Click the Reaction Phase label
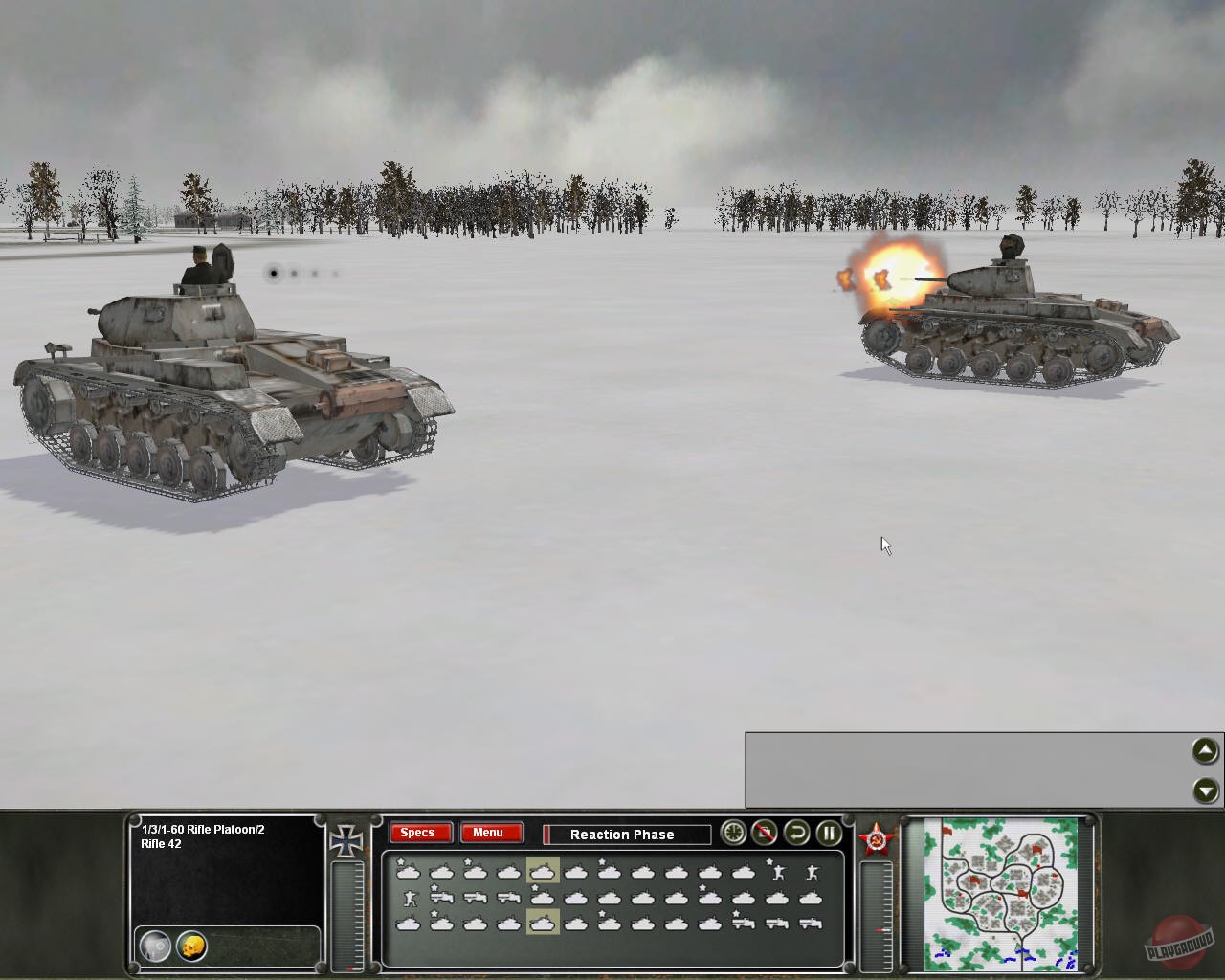The height and width of the screenshot is (980, 1225). [623, 835]
